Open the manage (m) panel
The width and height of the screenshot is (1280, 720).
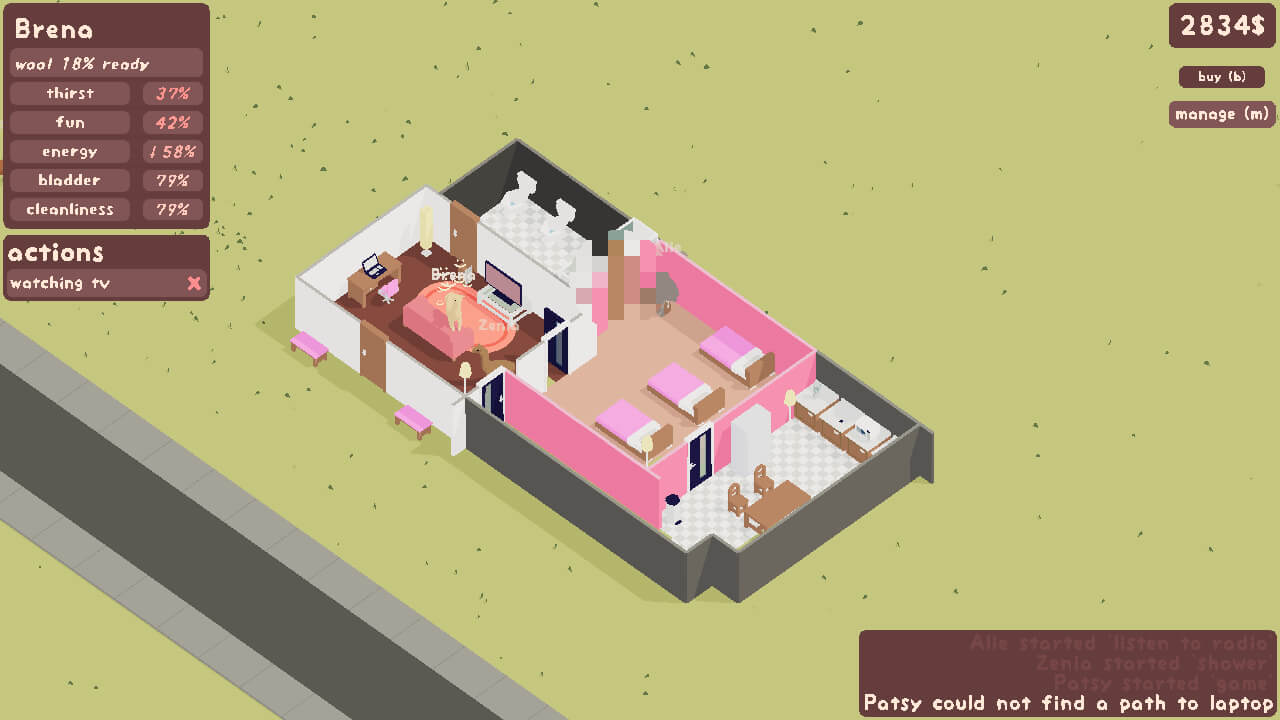pos(1222,114)
